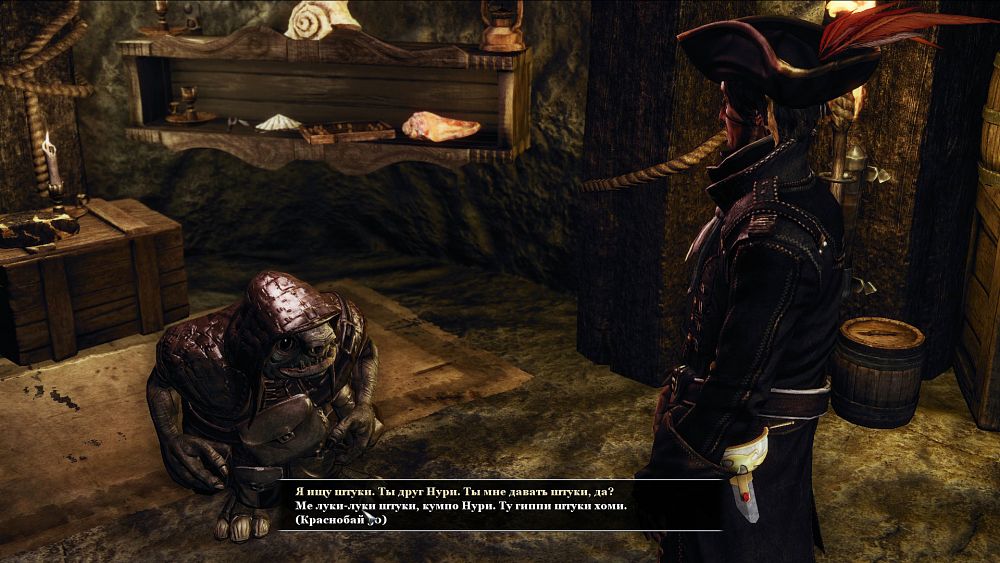Select the Краснобай reply "Ме луки-луки штуки"
This screenshot has width=1000, height=563.
point(461,507)
